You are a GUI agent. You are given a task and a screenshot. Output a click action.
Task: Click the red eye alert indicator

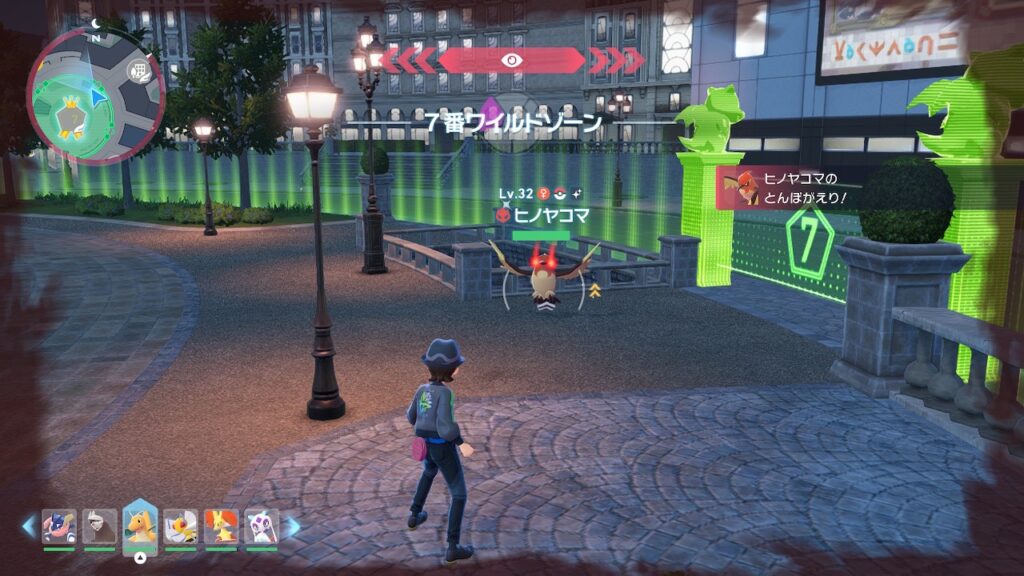point(511,60)
